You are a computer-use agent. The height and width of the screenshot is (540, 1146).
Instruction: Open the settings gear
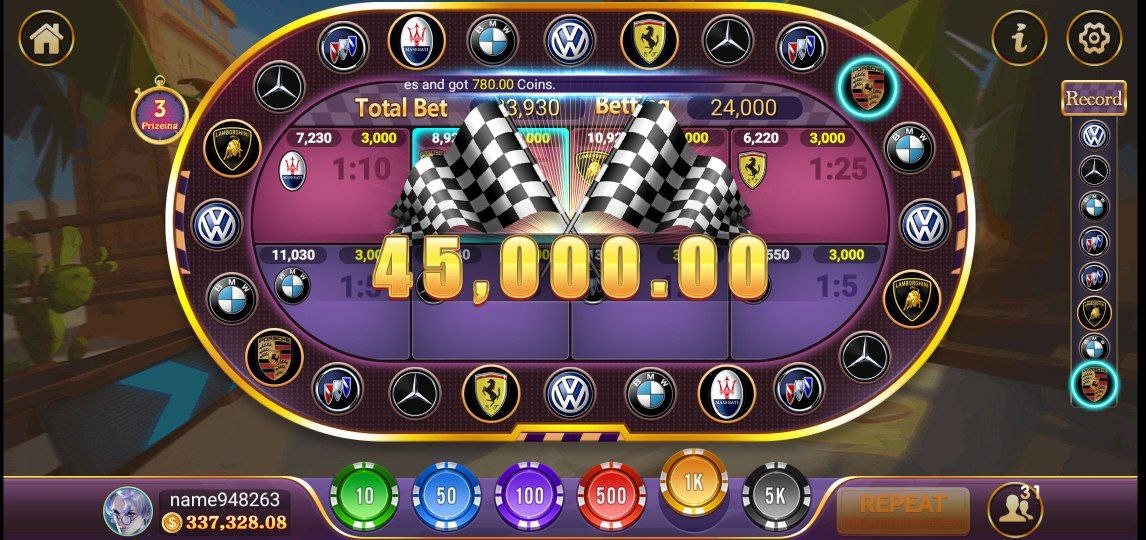coord(1094,38)
